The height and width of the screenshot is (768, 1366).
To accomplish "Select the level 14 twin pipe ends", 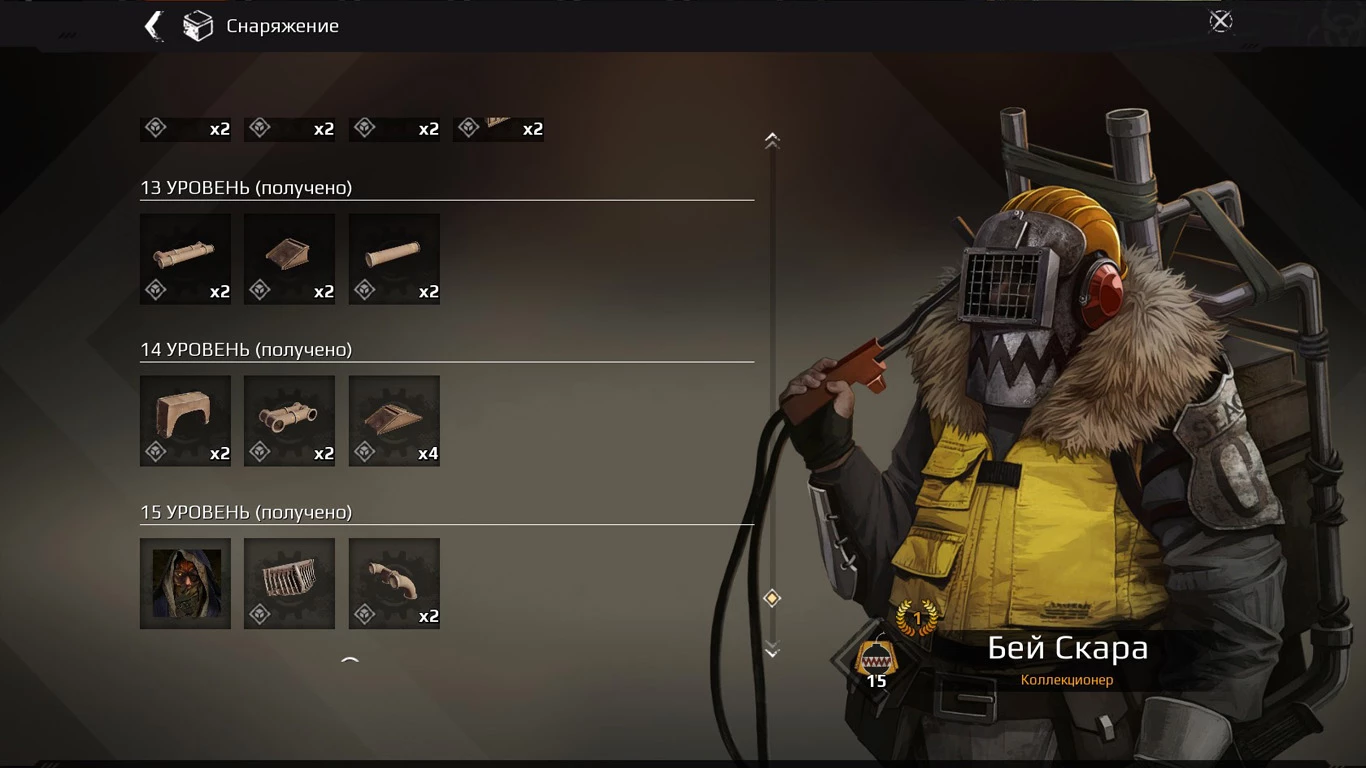I will 289,420.
